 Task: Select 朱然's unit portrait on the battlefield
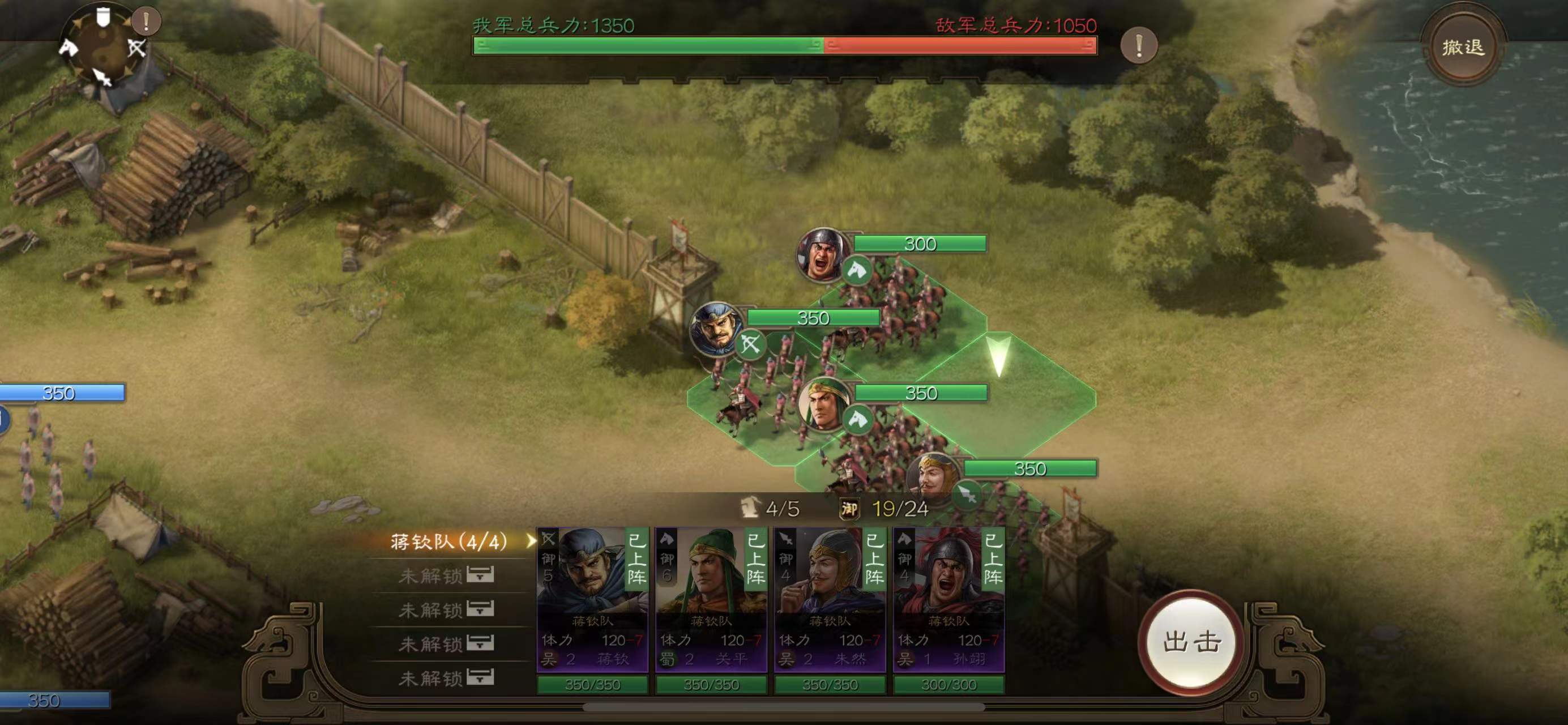coord(932,478)
